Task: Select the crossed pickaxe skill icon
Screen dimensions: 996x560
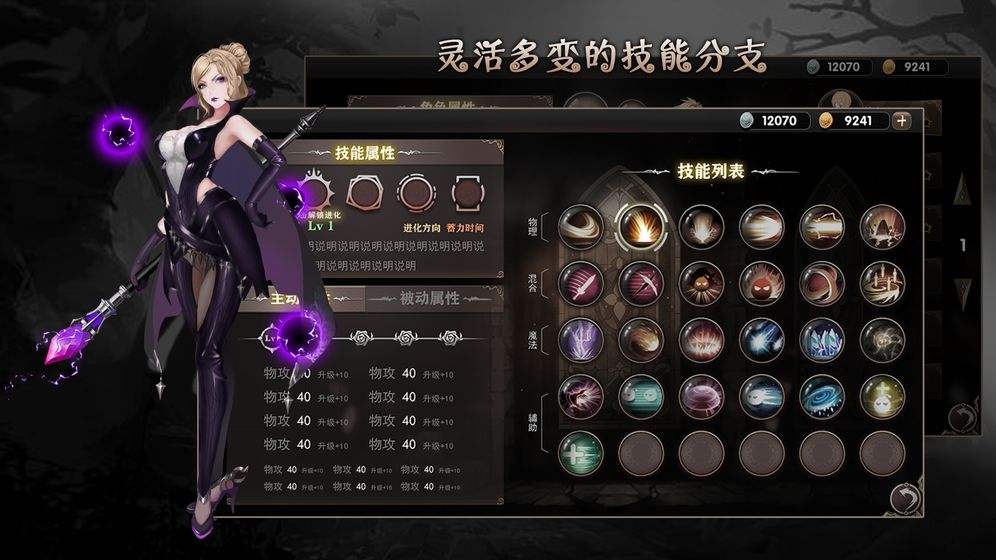Action: pos(642,283)
